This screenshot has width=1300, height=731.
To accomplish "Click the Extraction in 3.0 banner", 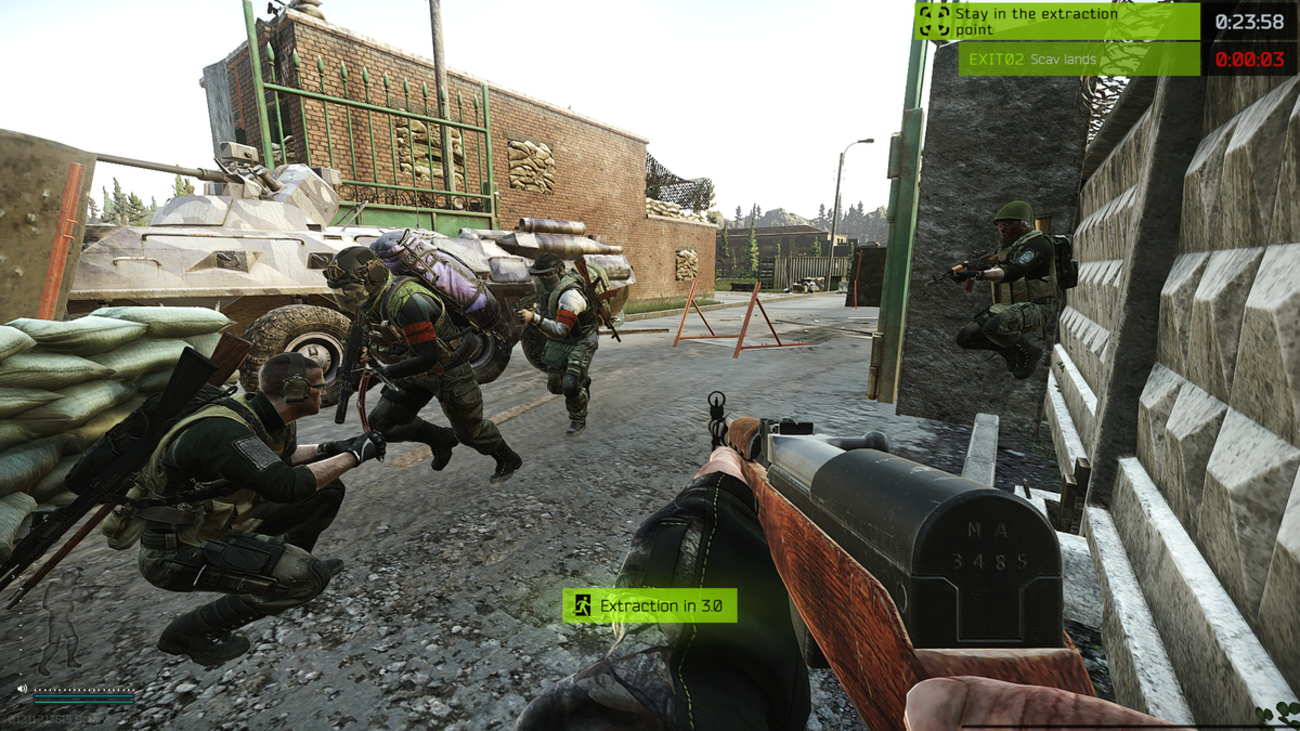I will [x=650, y=605].
